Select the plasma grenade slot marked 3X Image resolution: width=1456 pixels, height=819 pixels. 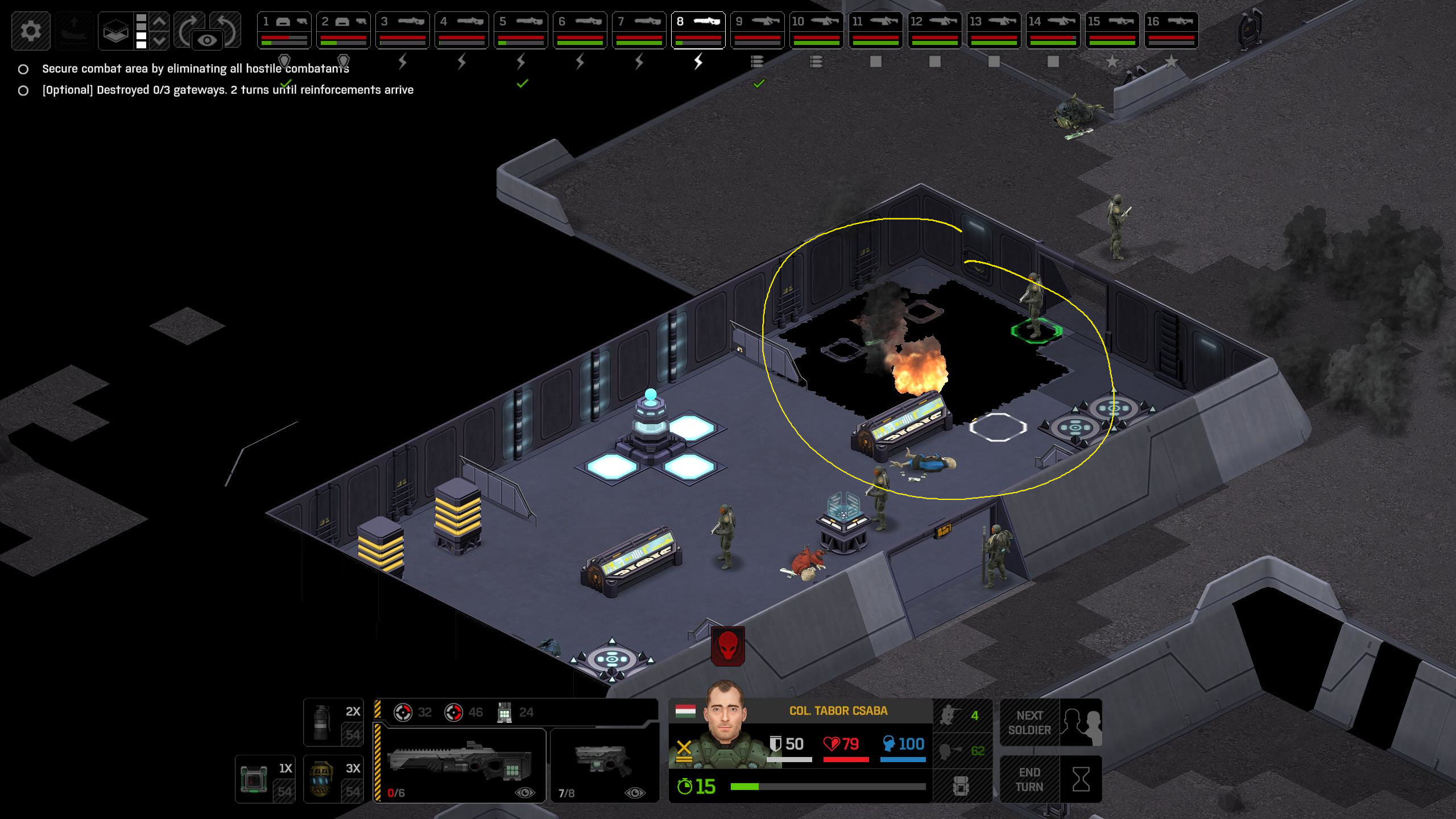(x=333, y=779)
